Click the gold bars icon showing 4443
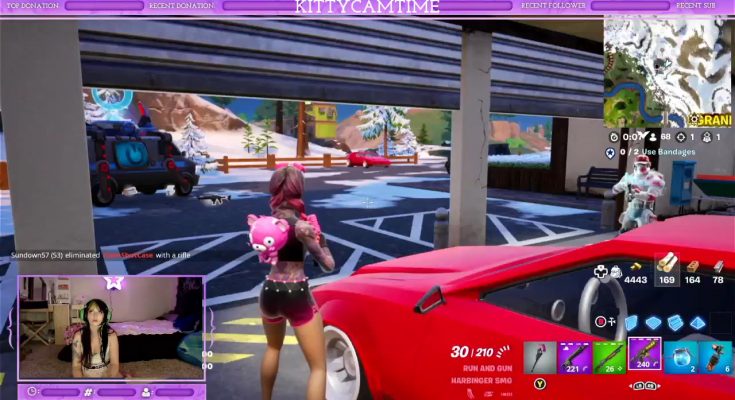Screen dimensions: 735x400 [635, 271]
